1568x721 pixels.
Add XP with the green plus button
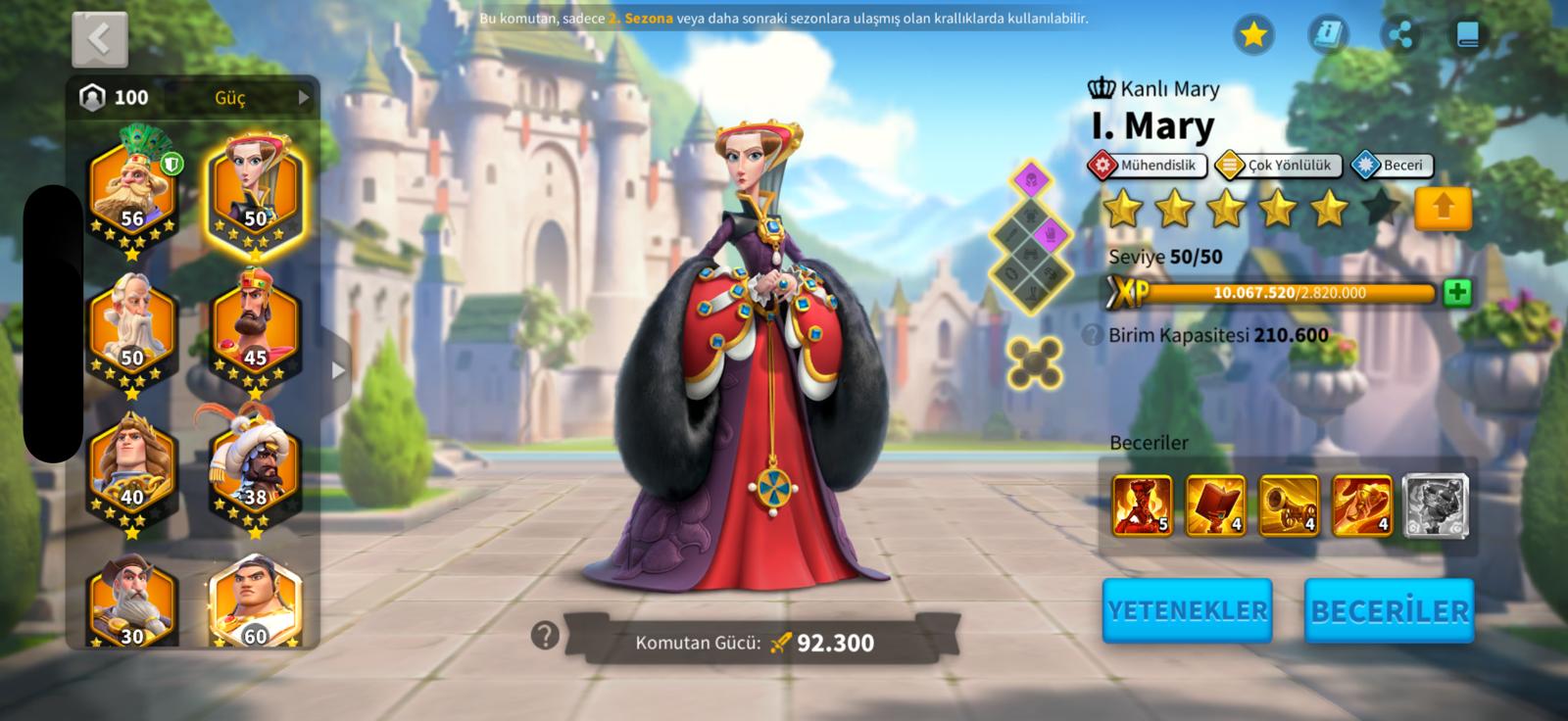1457,292
